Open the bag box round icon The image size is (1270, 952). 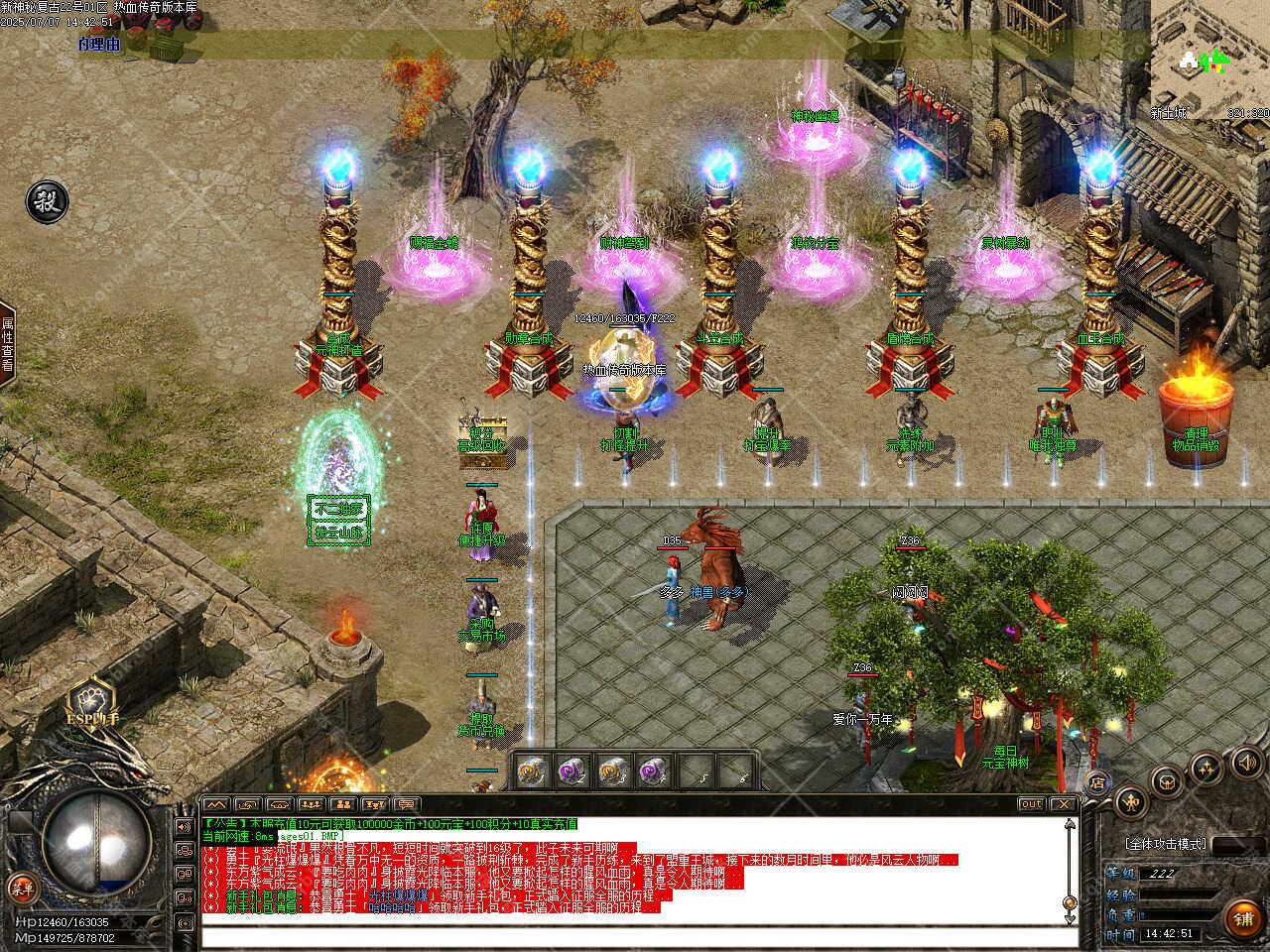coord(1167,782)
